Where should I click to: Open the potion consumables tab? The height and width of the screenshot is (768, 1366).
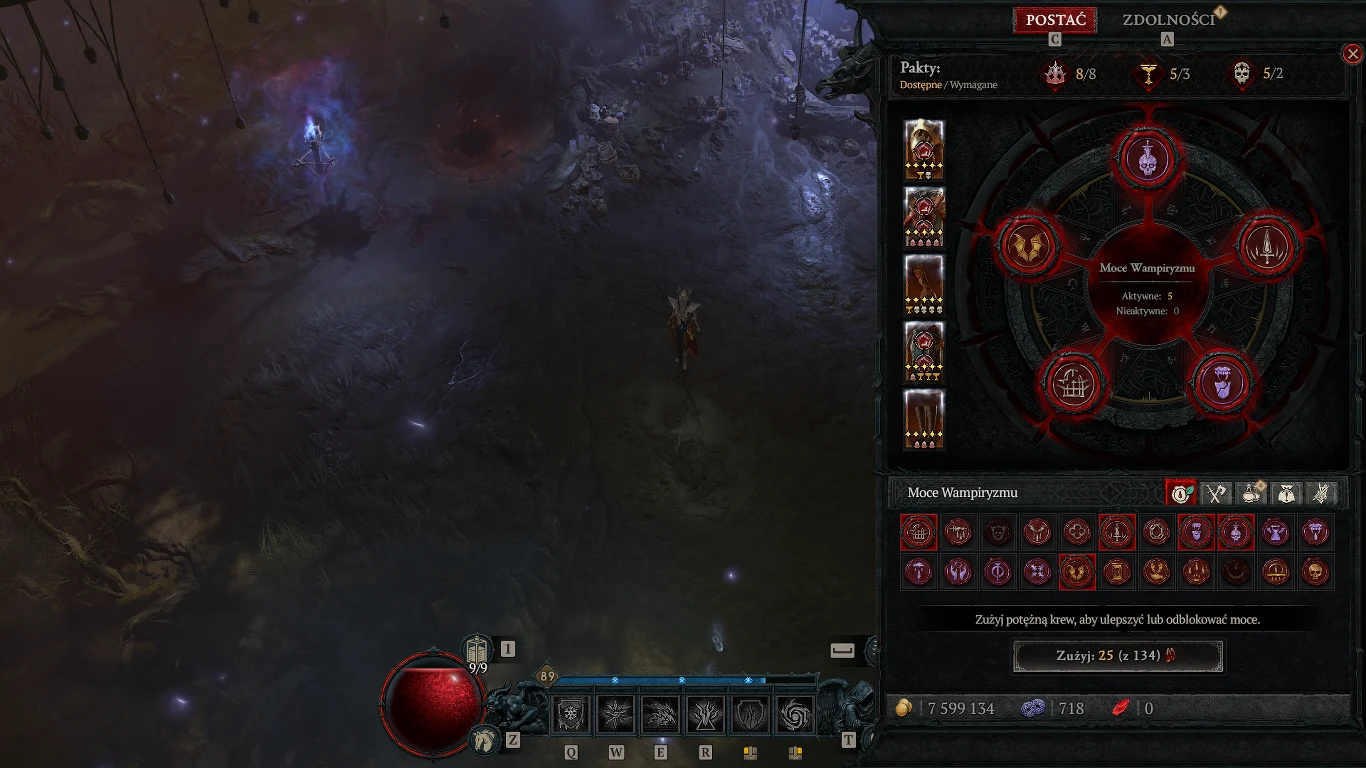[1251, 493]
